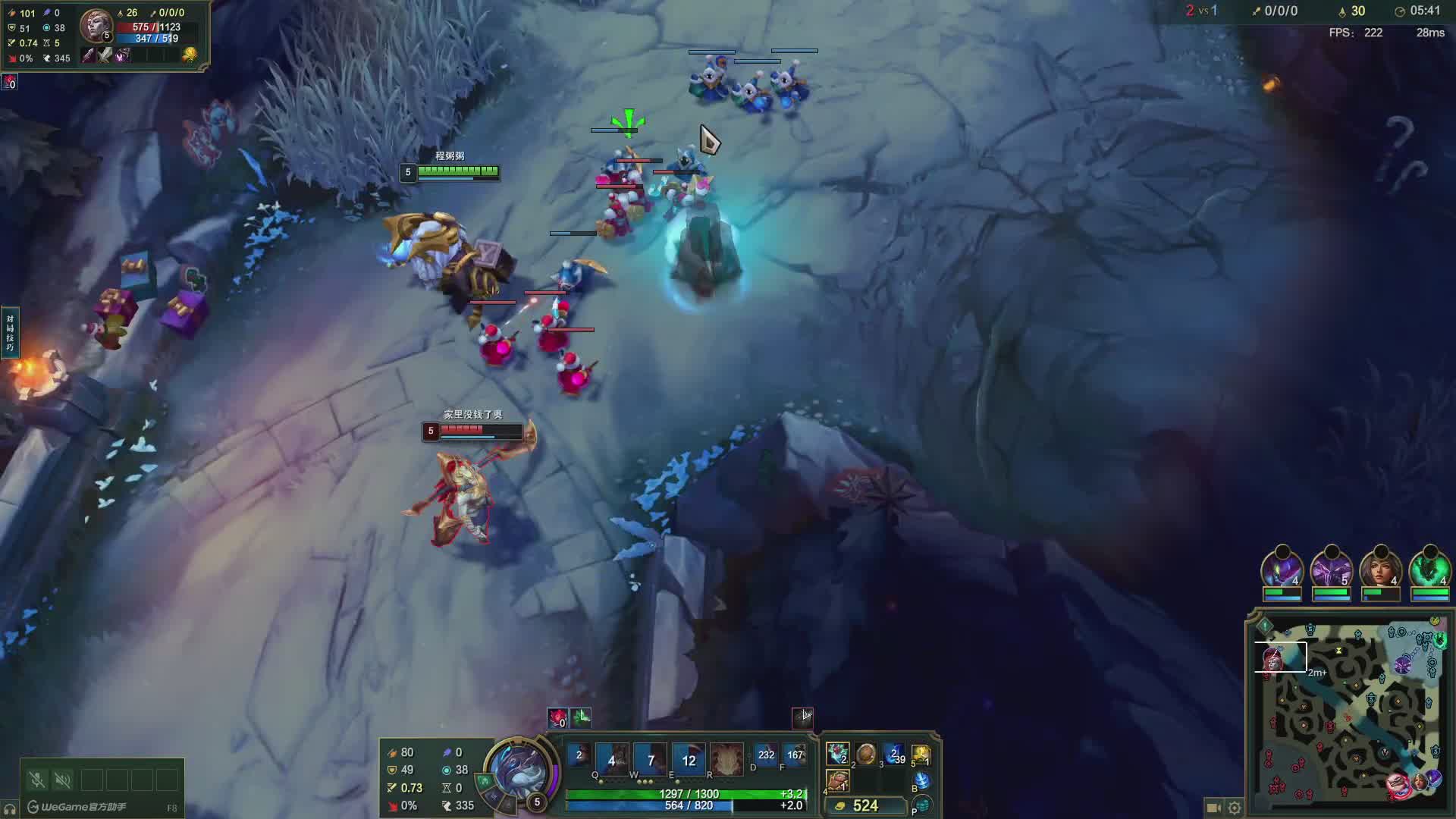
Task: Toggle the muted microphone icon
Action: pyautogui.click(x=37, y=780)
